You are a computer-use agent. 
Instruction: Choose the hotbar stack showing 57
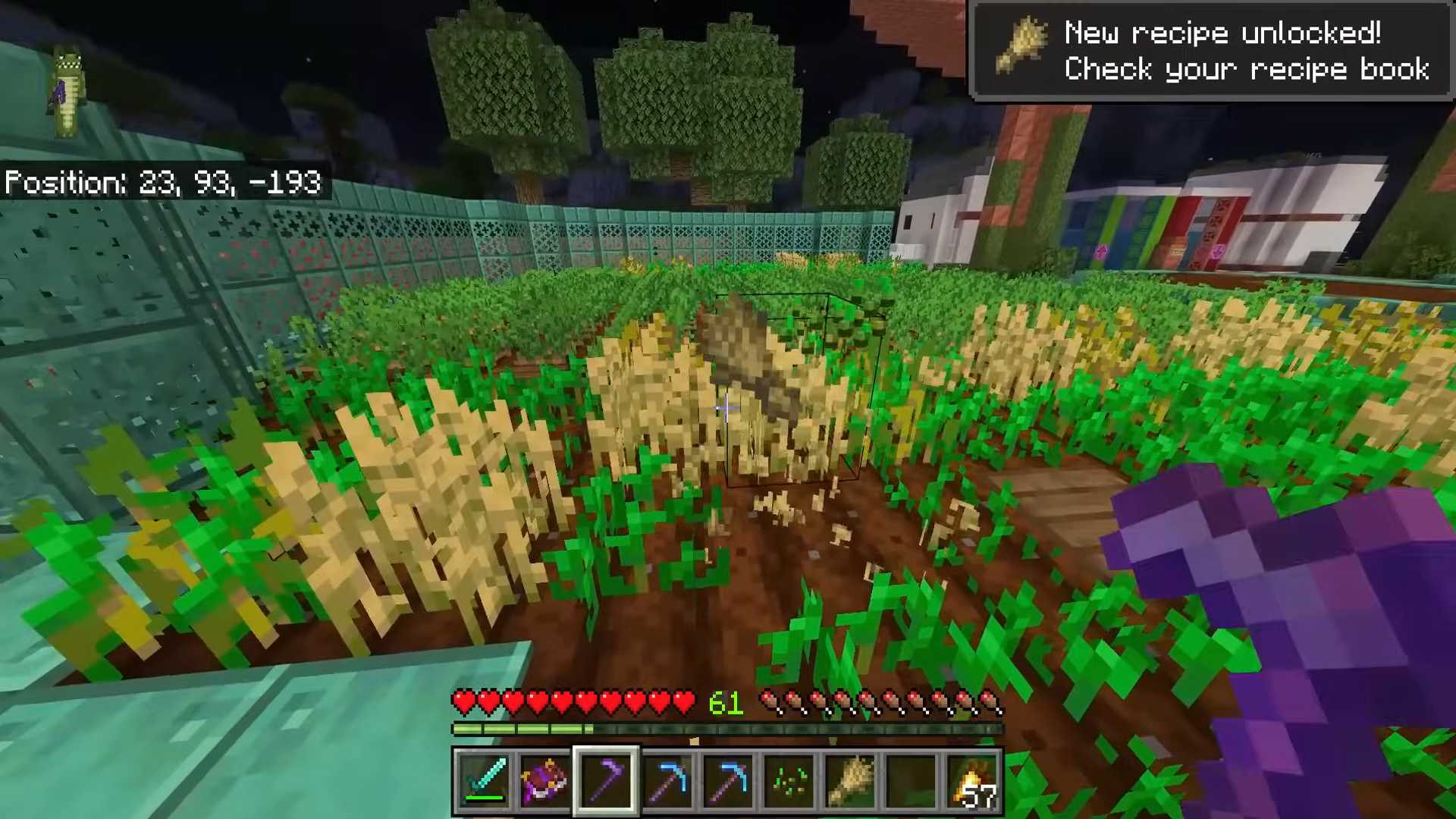pyautogui.click(x=973, y=780)
